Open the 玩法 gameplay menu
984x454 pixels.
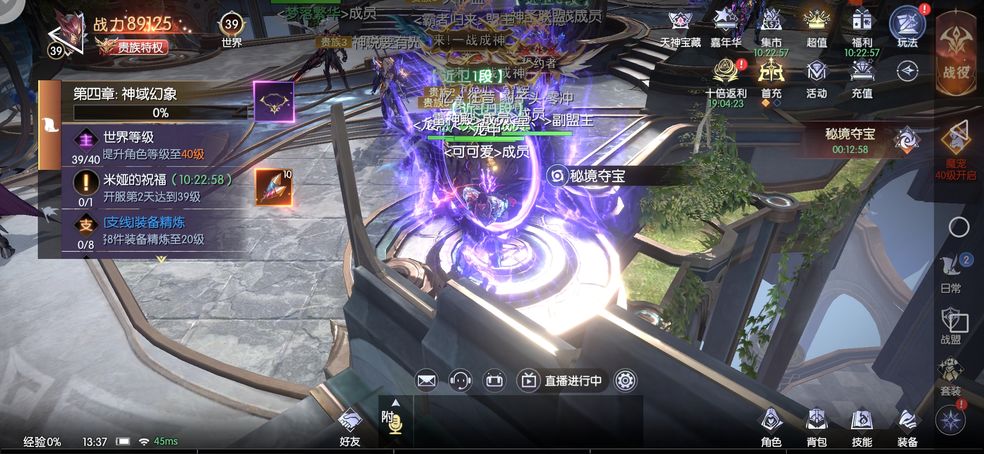907,26
